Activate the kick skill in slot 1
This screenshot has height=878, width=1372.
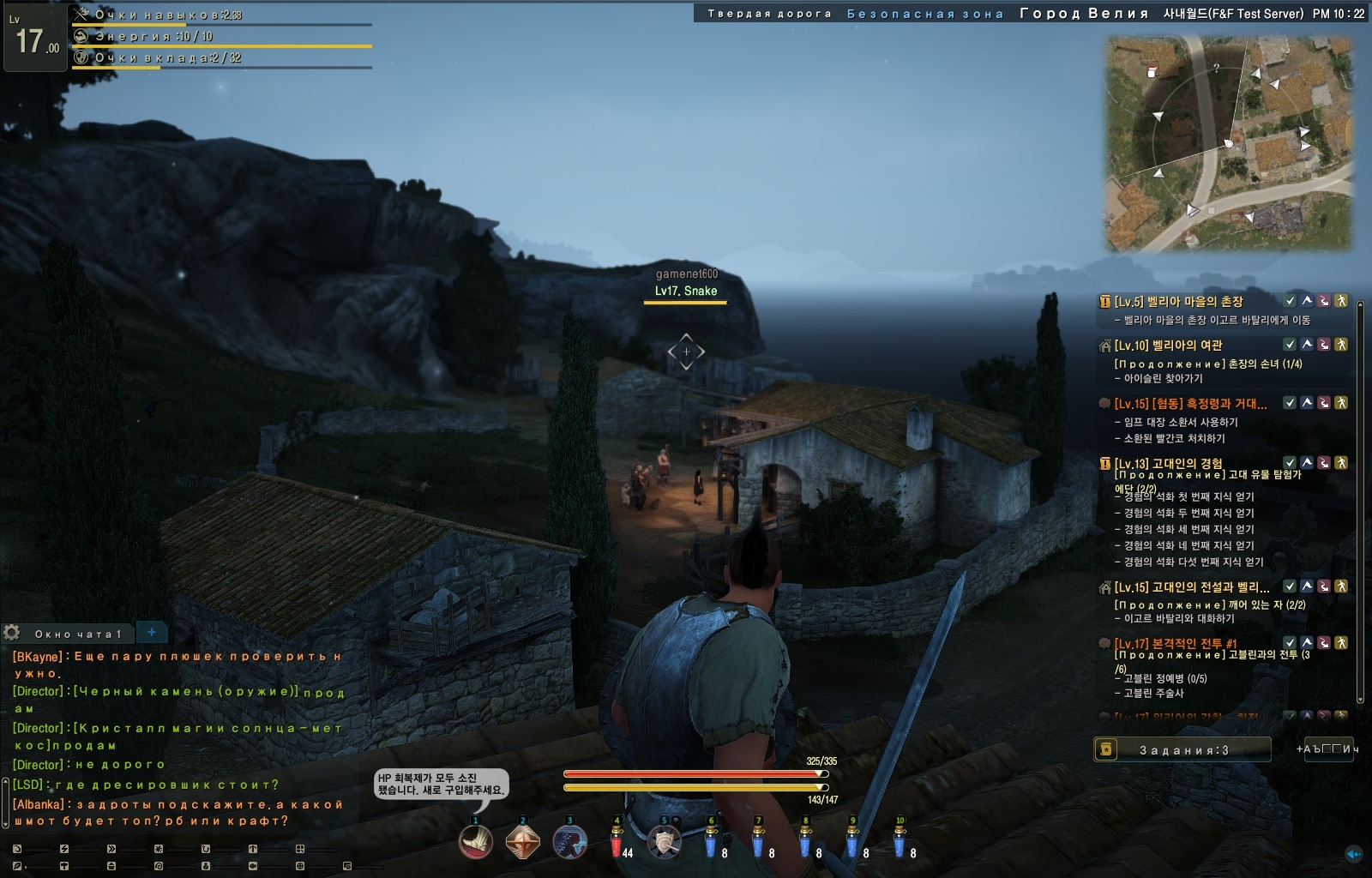tap(476, 842)
